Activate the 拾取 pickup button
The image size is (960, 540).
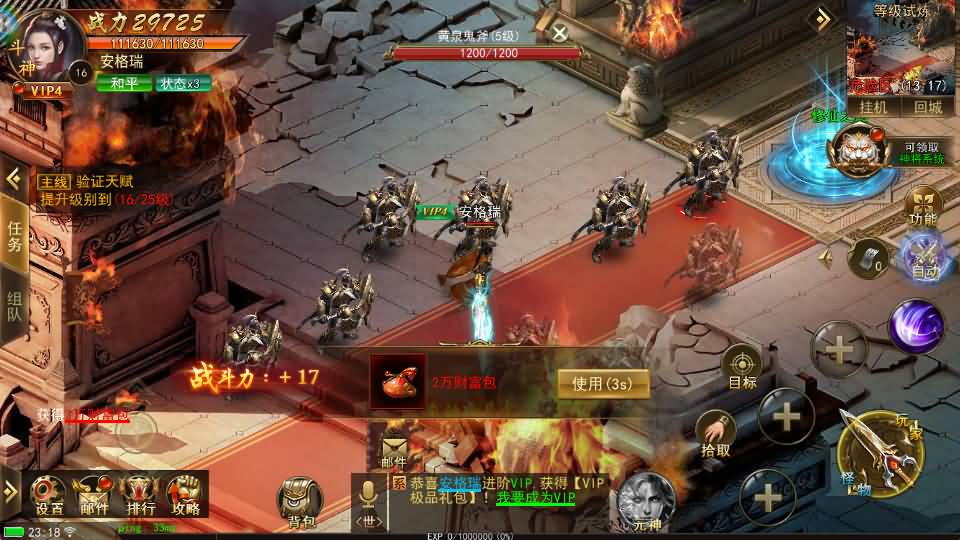715,432
